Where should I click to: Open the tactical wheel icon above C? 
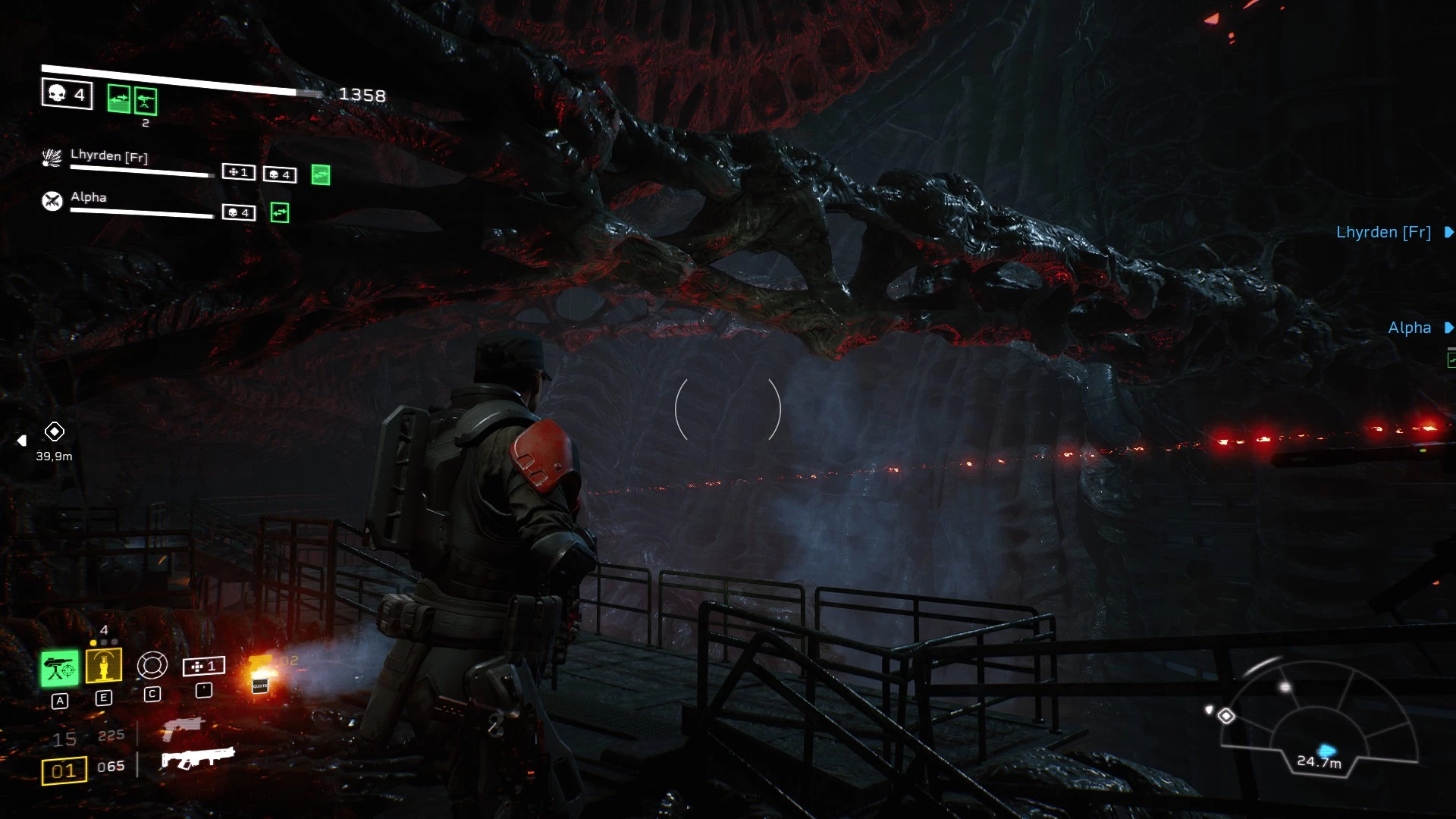152,665
